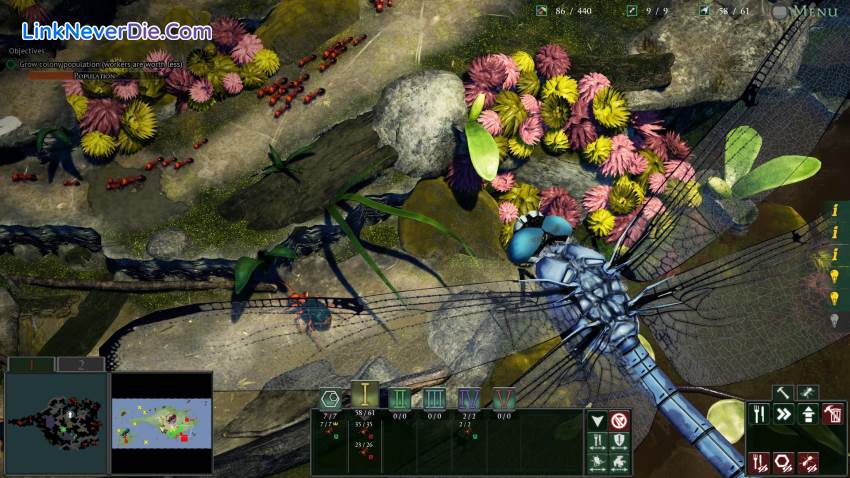850x478 pixels.
Task: Switch to nest minimap tab 2
Action: tap(79, 364)
